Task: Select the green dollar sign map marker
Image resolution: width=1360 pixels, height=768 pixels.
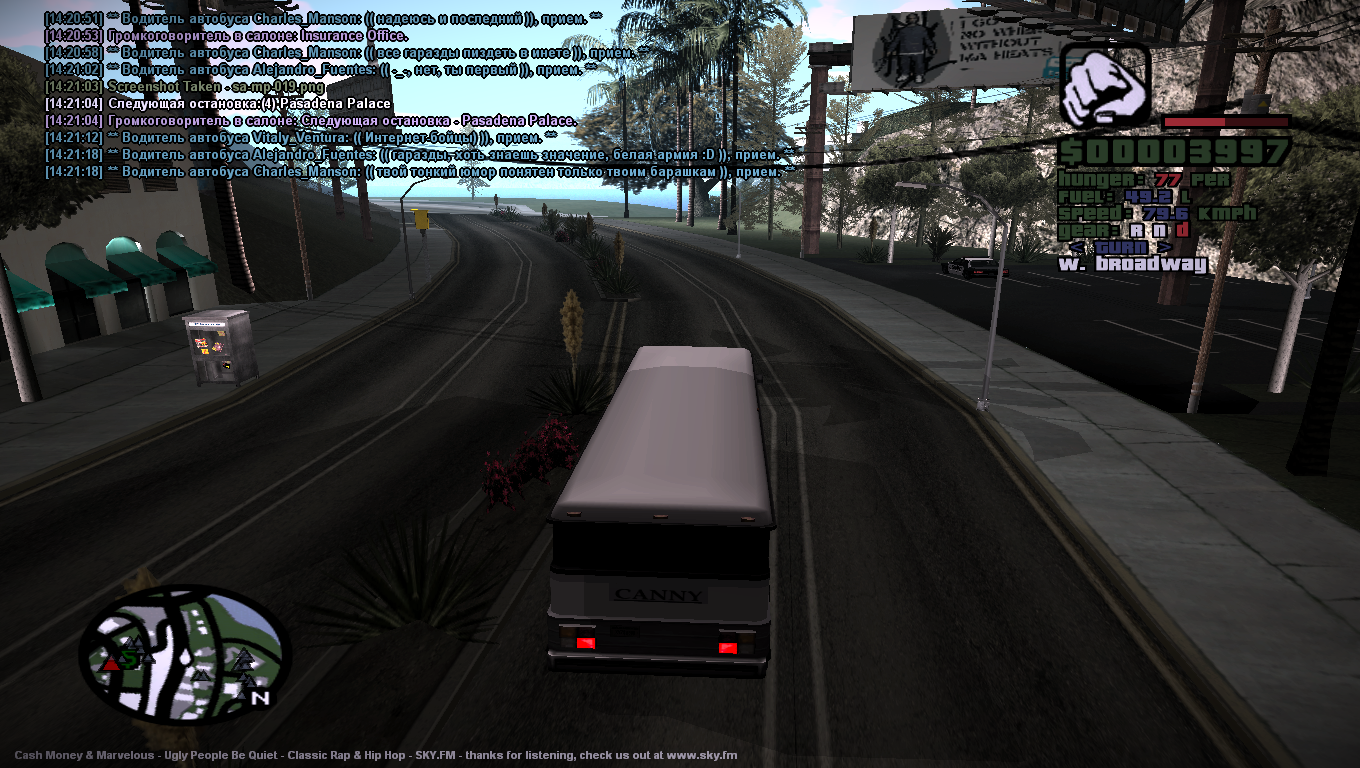Action: (x=129, y=659)
